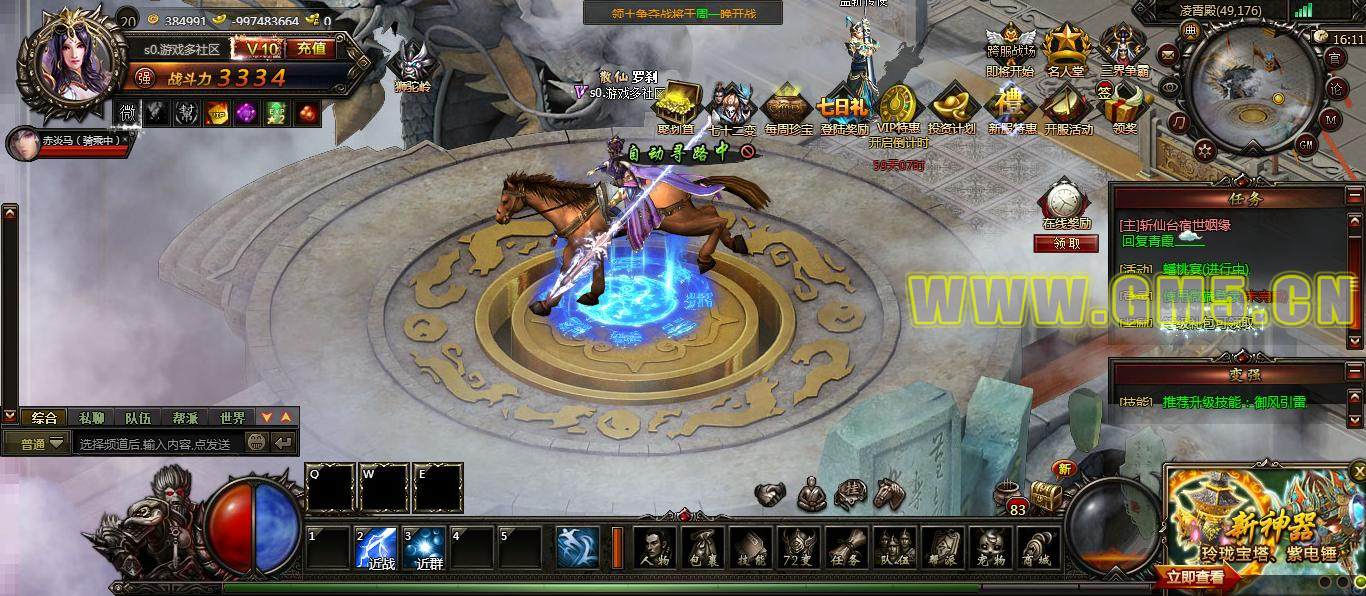Viewport: 1366px width, 596px height.
Task: Open the 技能 skills menu
Action: point(750,548)
